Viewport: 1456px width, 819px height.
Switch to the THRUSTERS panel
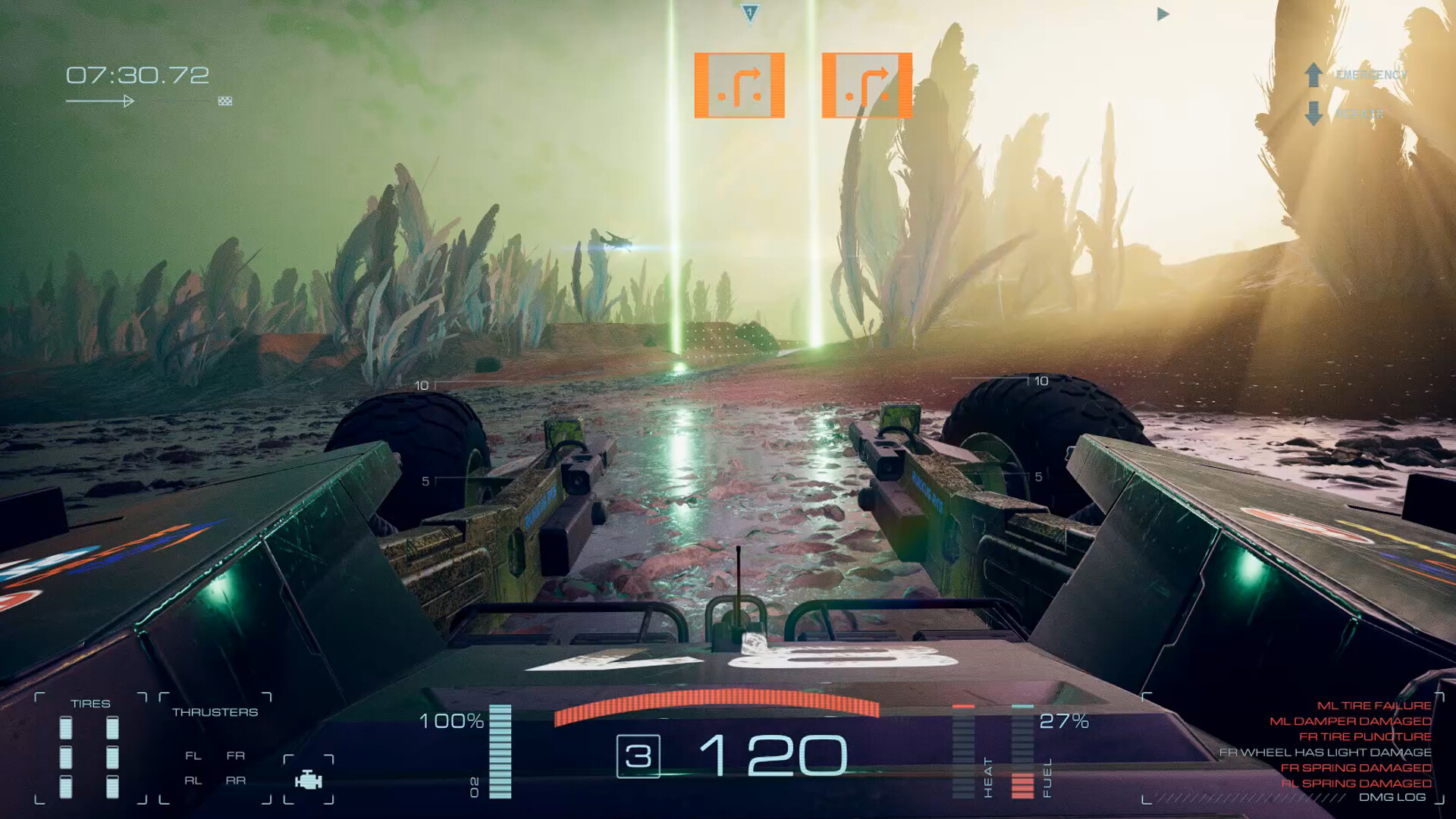click(215, 712)
